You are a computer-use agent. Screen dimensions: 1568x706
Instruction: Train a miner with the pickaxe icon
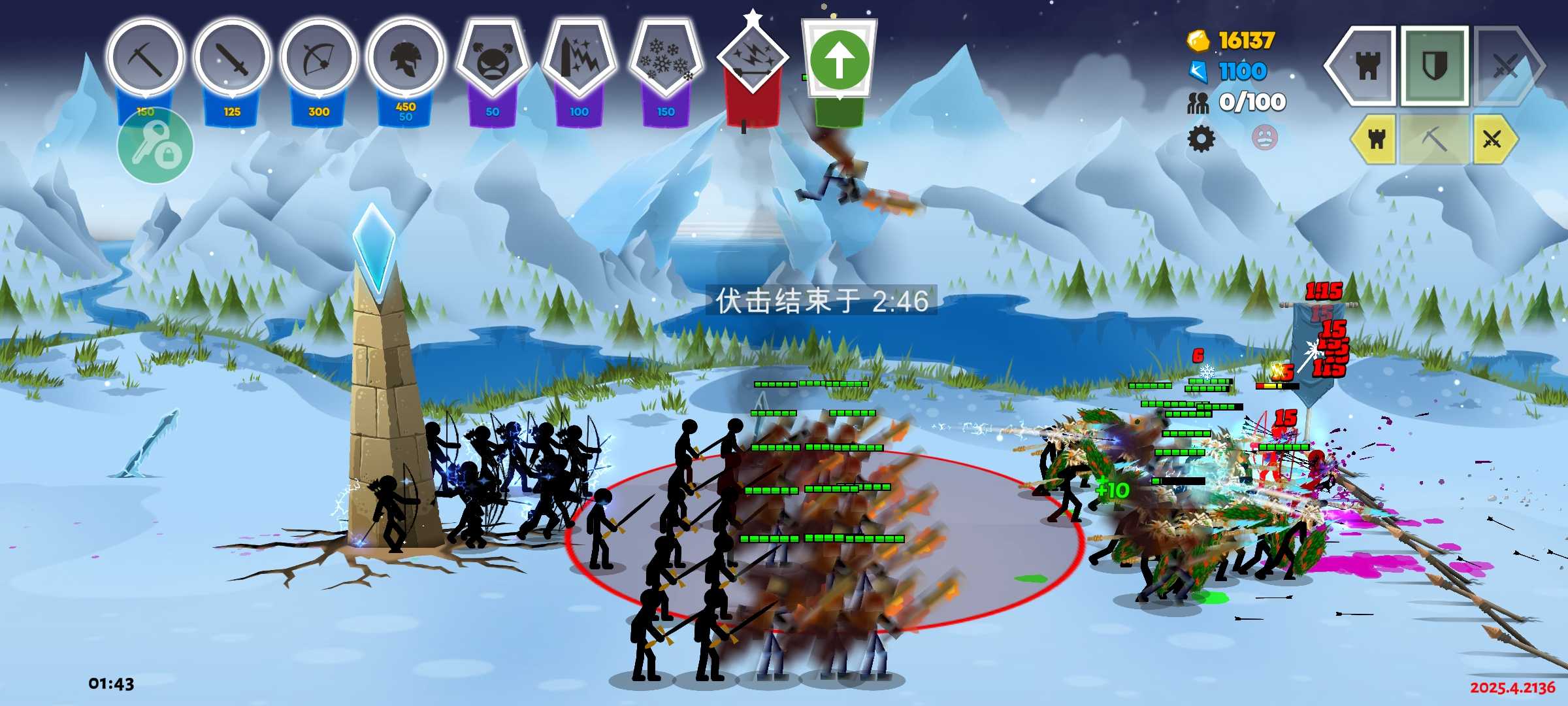145,59
